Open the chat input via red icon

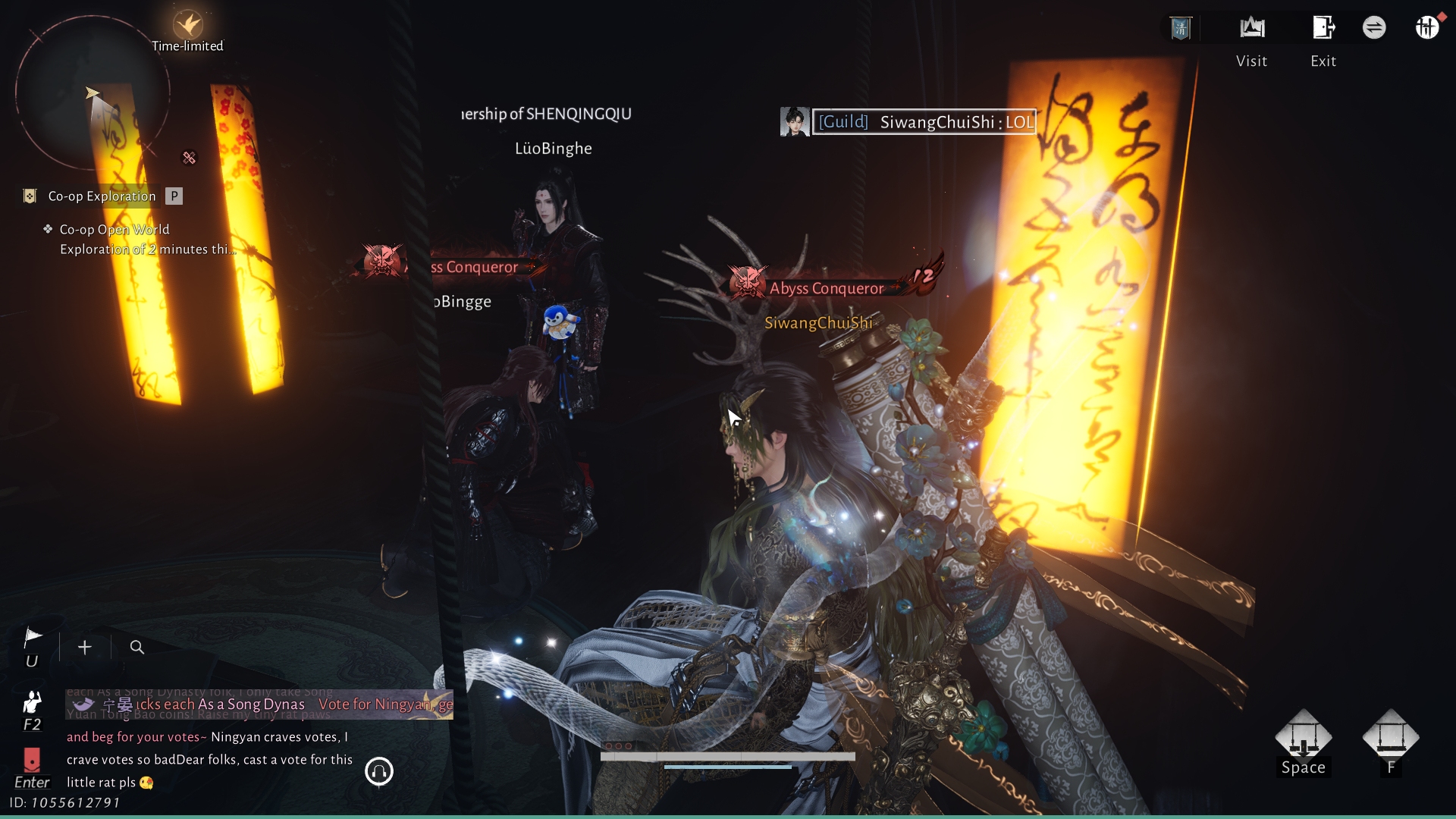32,759
